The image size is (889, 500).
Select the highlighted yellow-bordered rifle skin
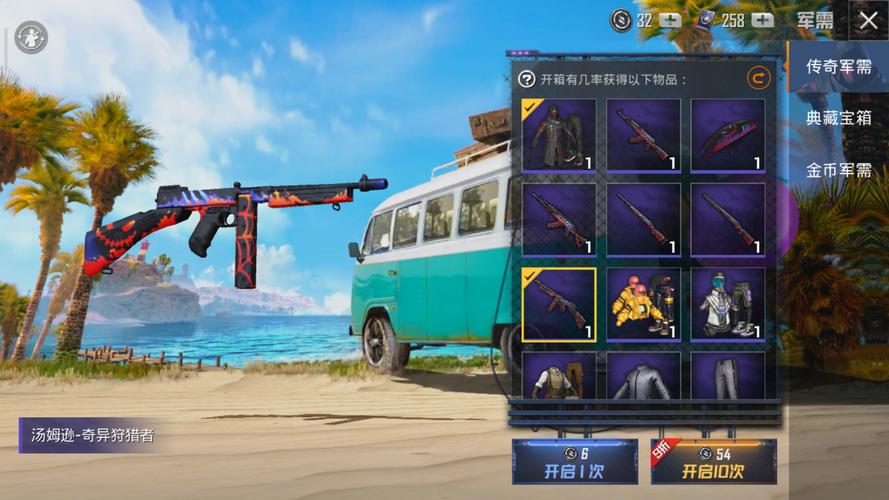559,304
